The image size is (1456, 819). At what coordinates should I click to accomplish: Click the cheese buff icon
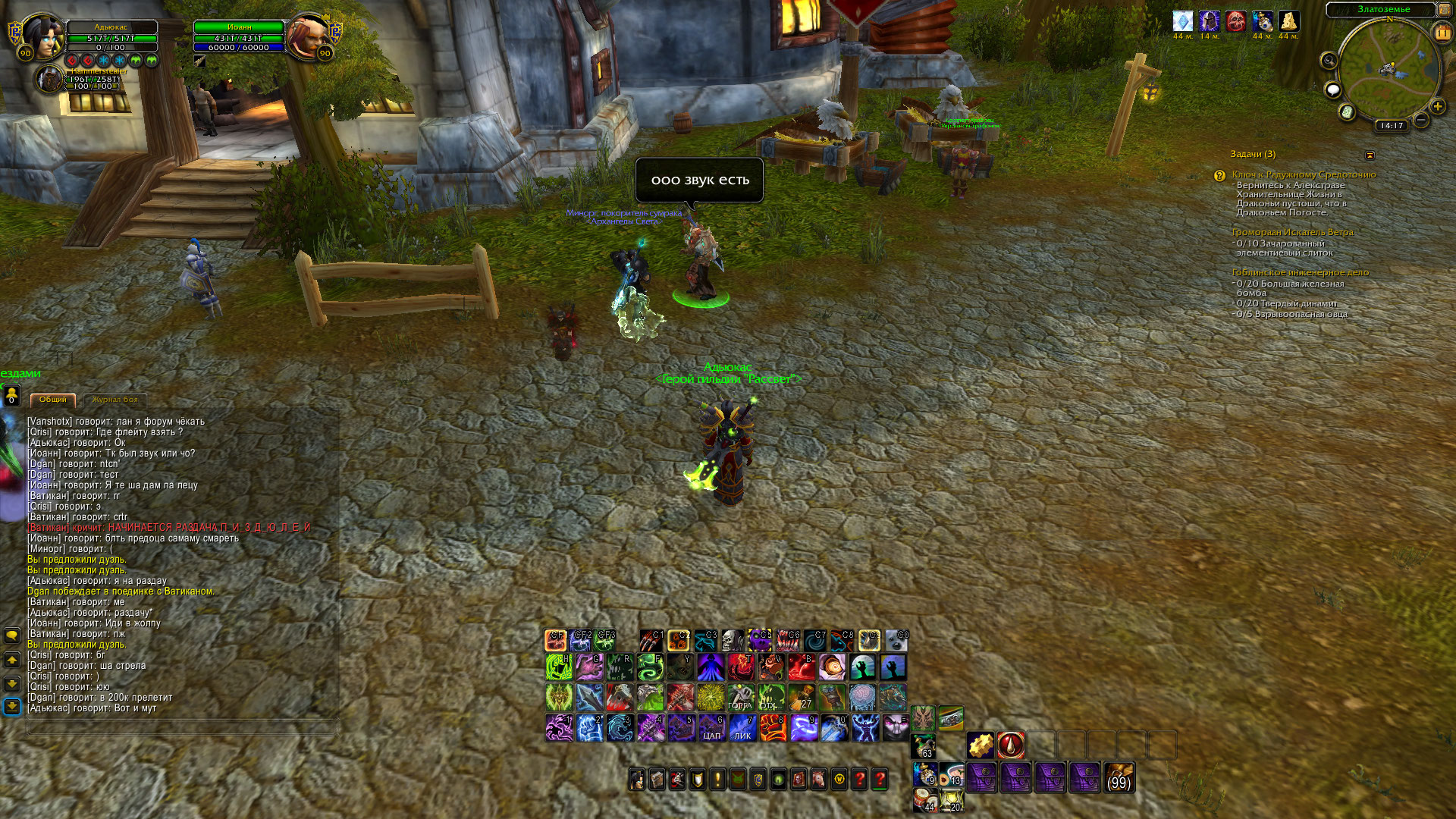1289,21
